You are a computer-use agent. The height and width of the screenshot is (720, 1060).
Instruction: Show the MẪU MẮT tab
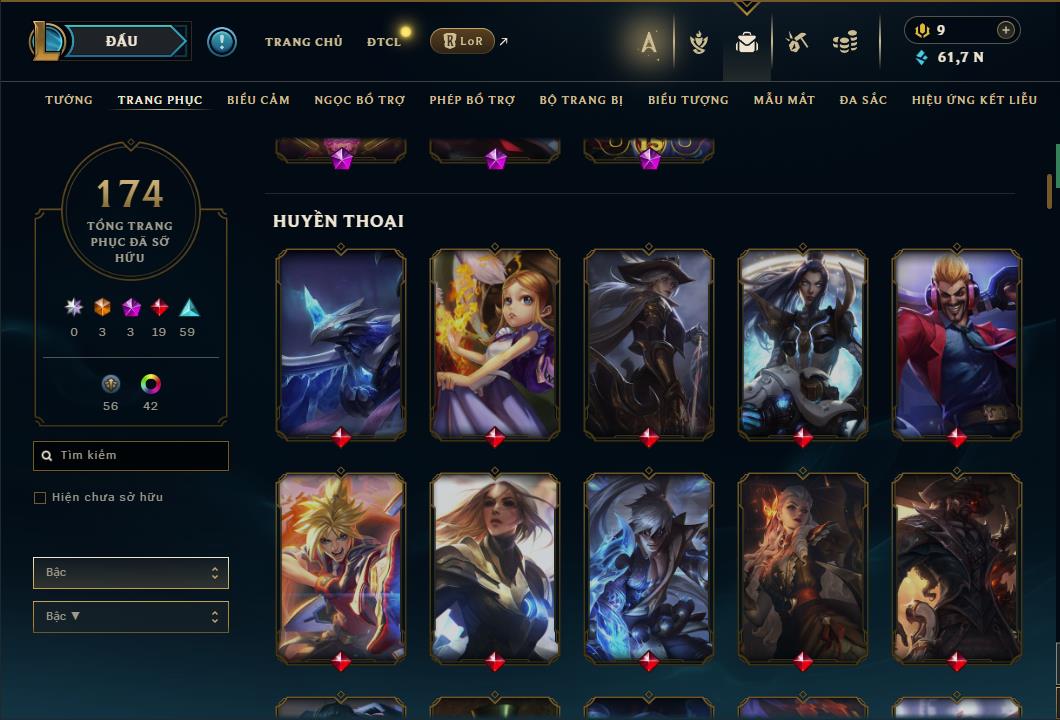(x=784, y=100)
